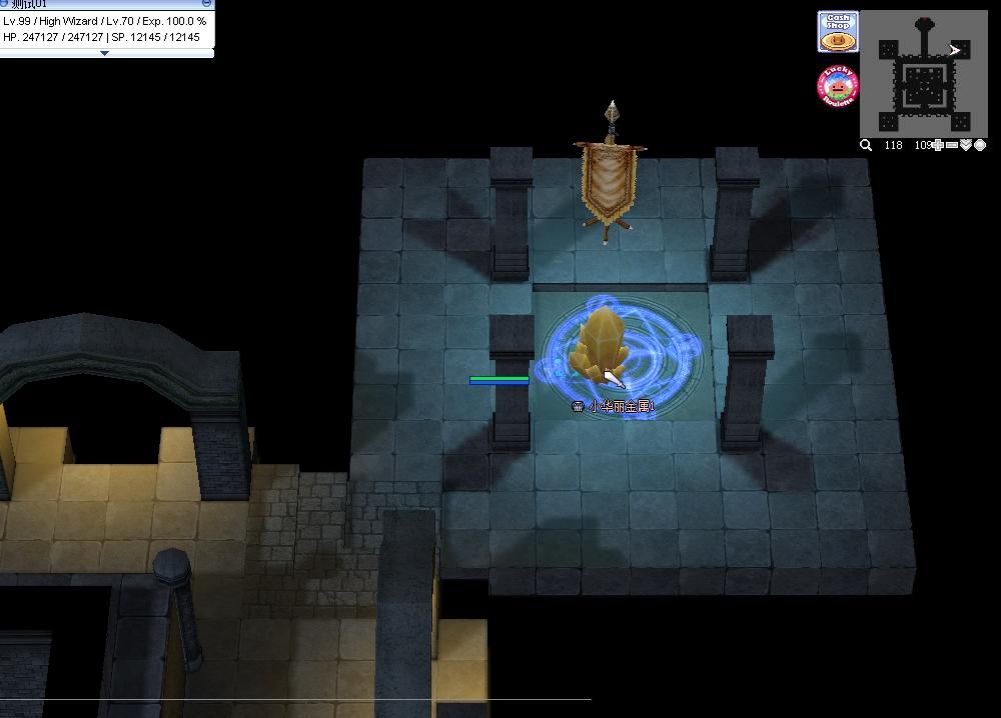Click the round button beside the minimap controls
This screenshot has height=718, width=1001.
coord(980,145)
